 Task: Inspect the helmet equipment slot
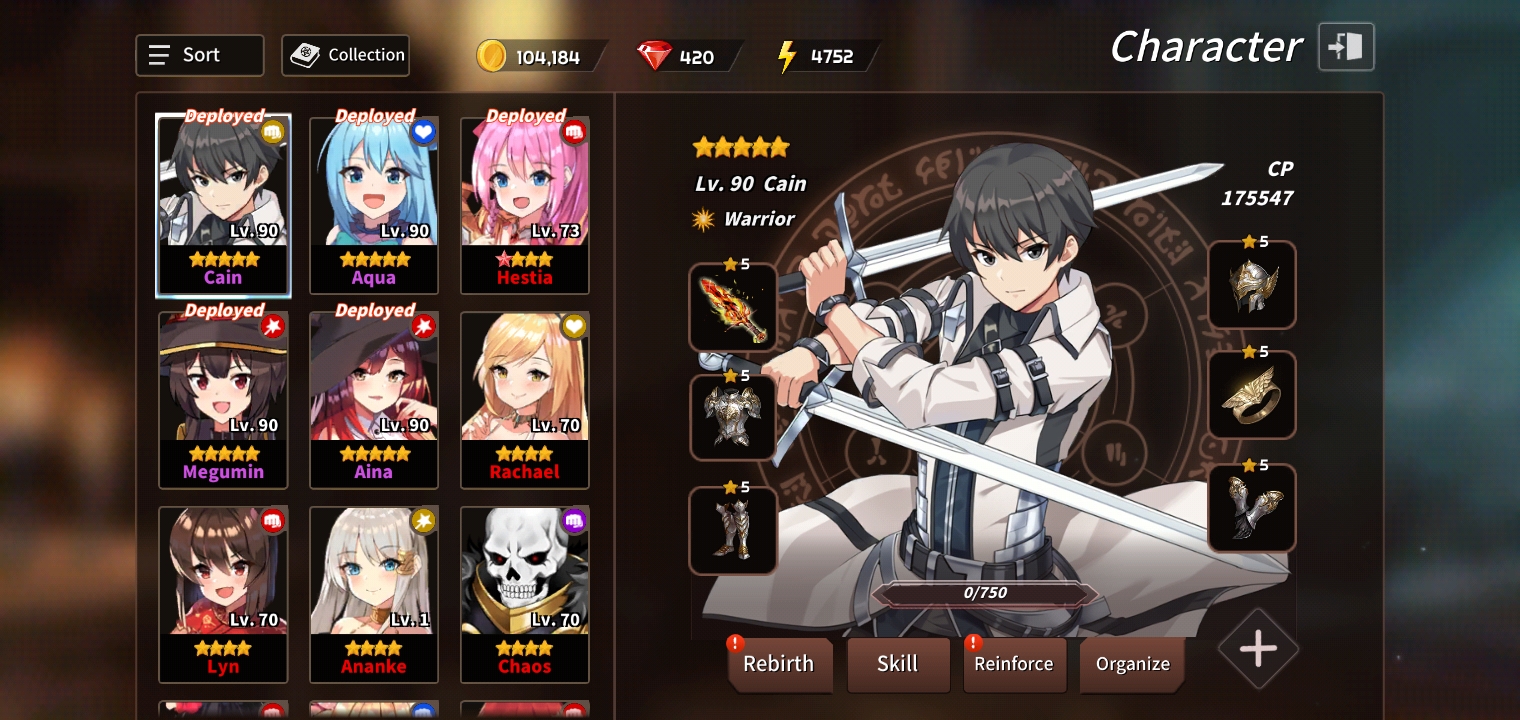coord(1252,286)
